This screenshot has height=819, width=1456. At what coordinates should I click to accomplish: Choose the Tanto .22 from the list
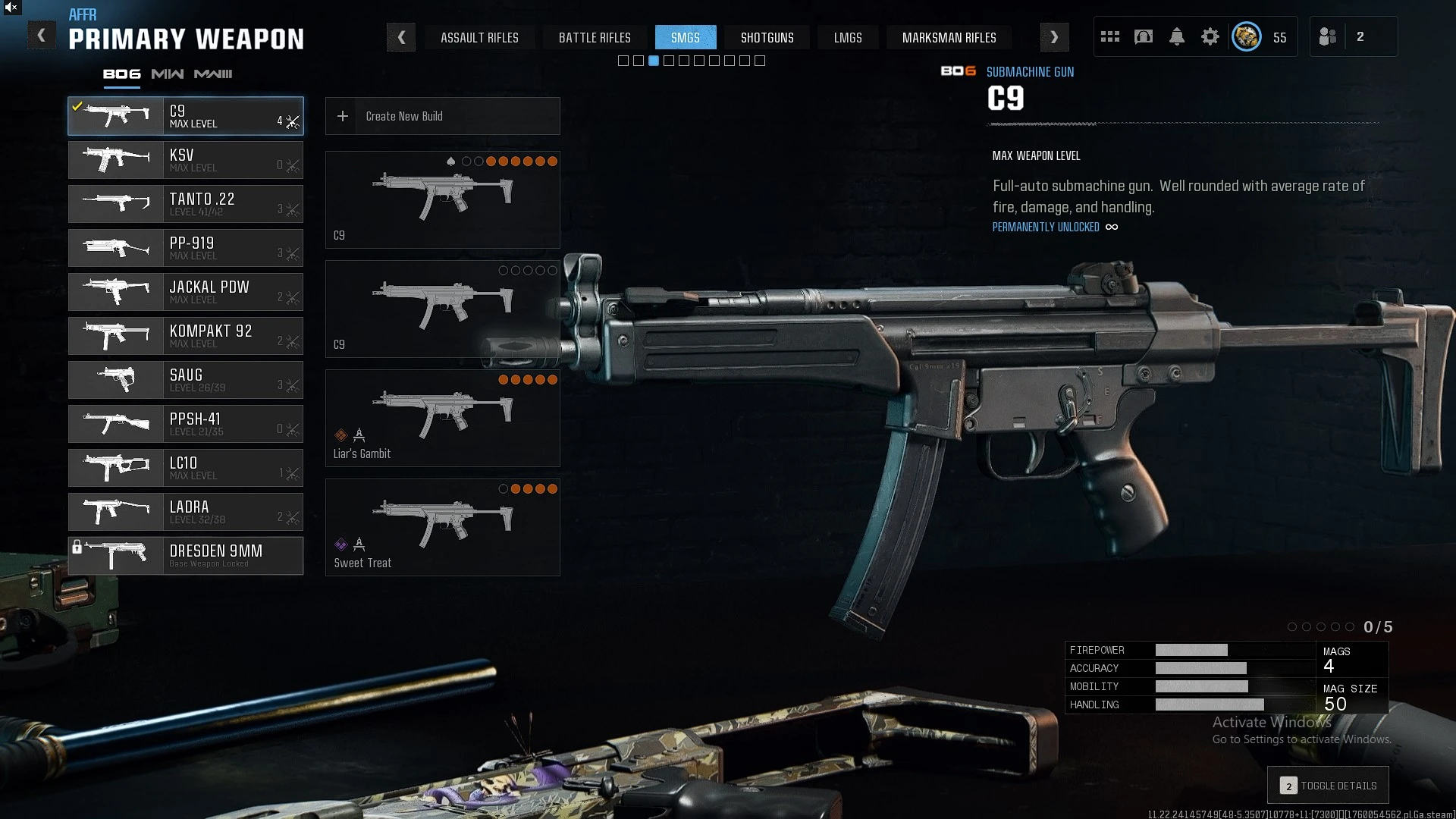(186, 204)
